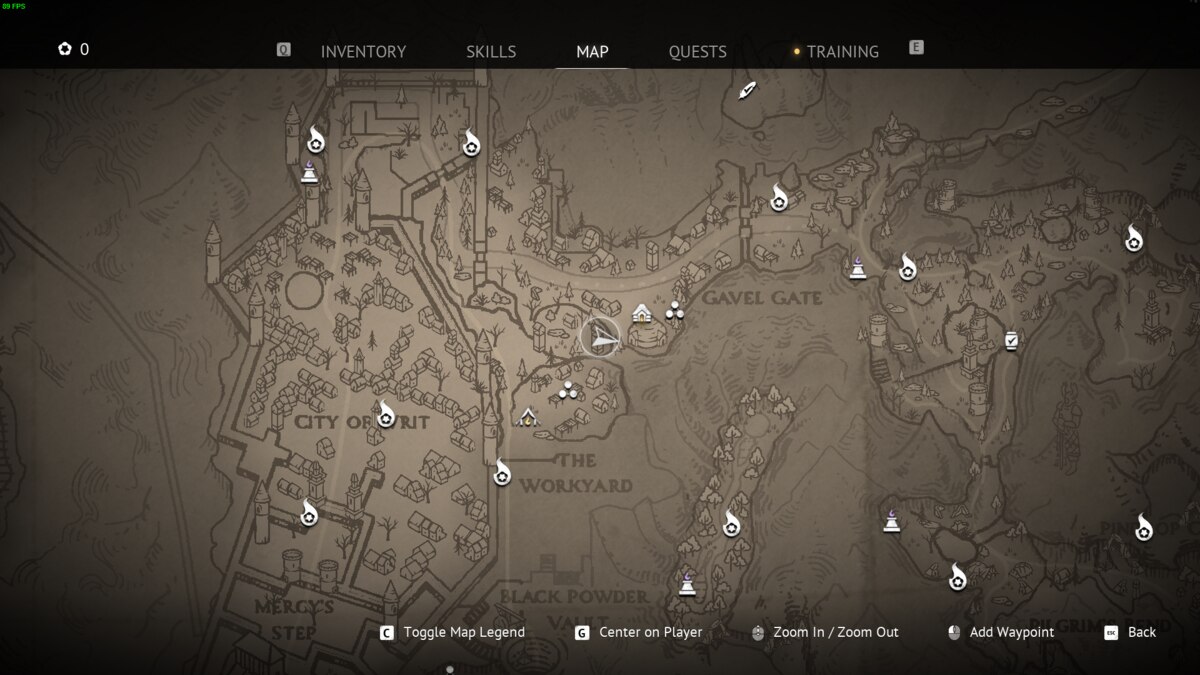Switch to the Quests tab
1200x675 pixels.
[697, 52]
